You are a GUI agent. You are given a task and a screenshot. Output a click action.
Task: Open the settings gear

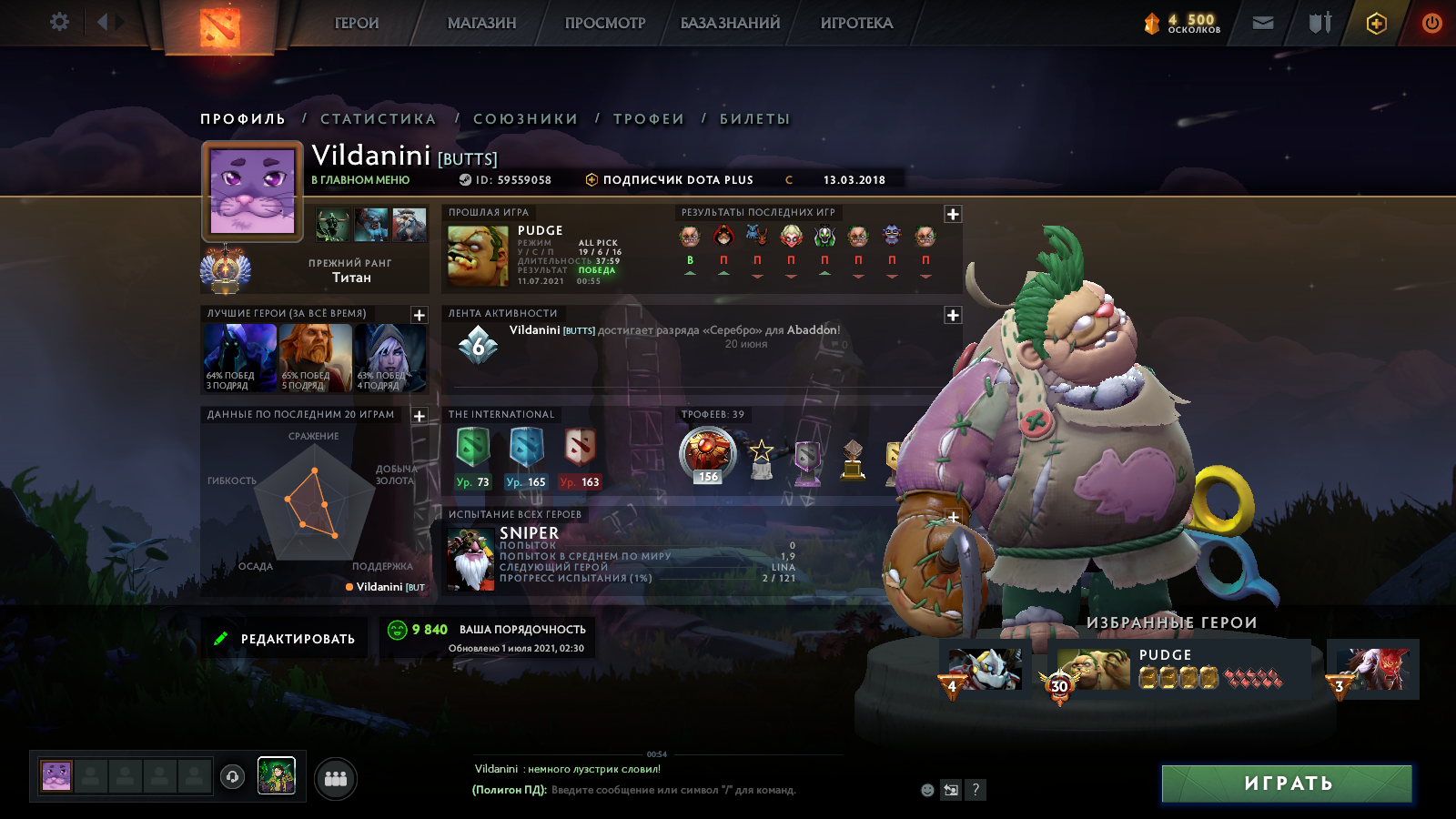(x=59, y=22)
